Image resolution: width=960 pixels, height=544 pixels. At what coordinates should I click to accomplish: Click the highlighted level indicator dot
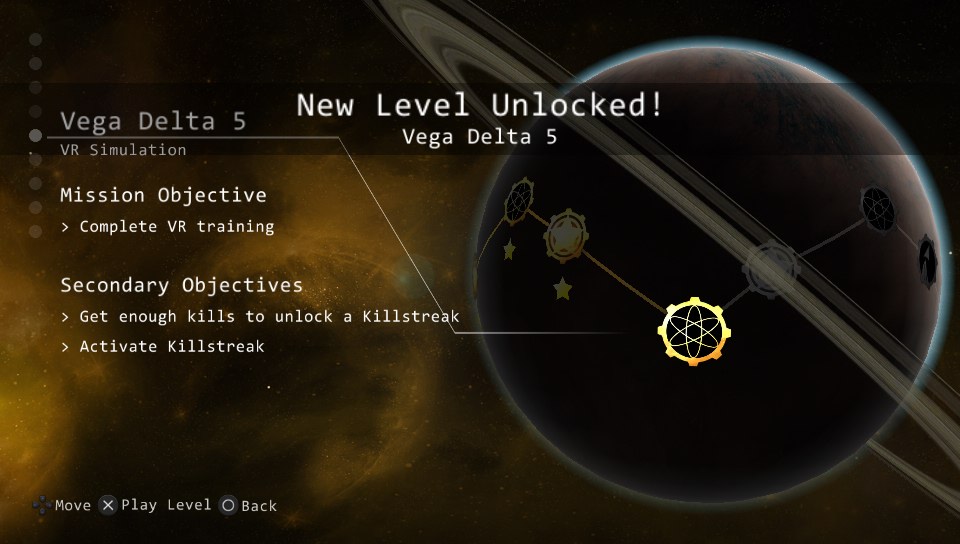pos(36,134)
